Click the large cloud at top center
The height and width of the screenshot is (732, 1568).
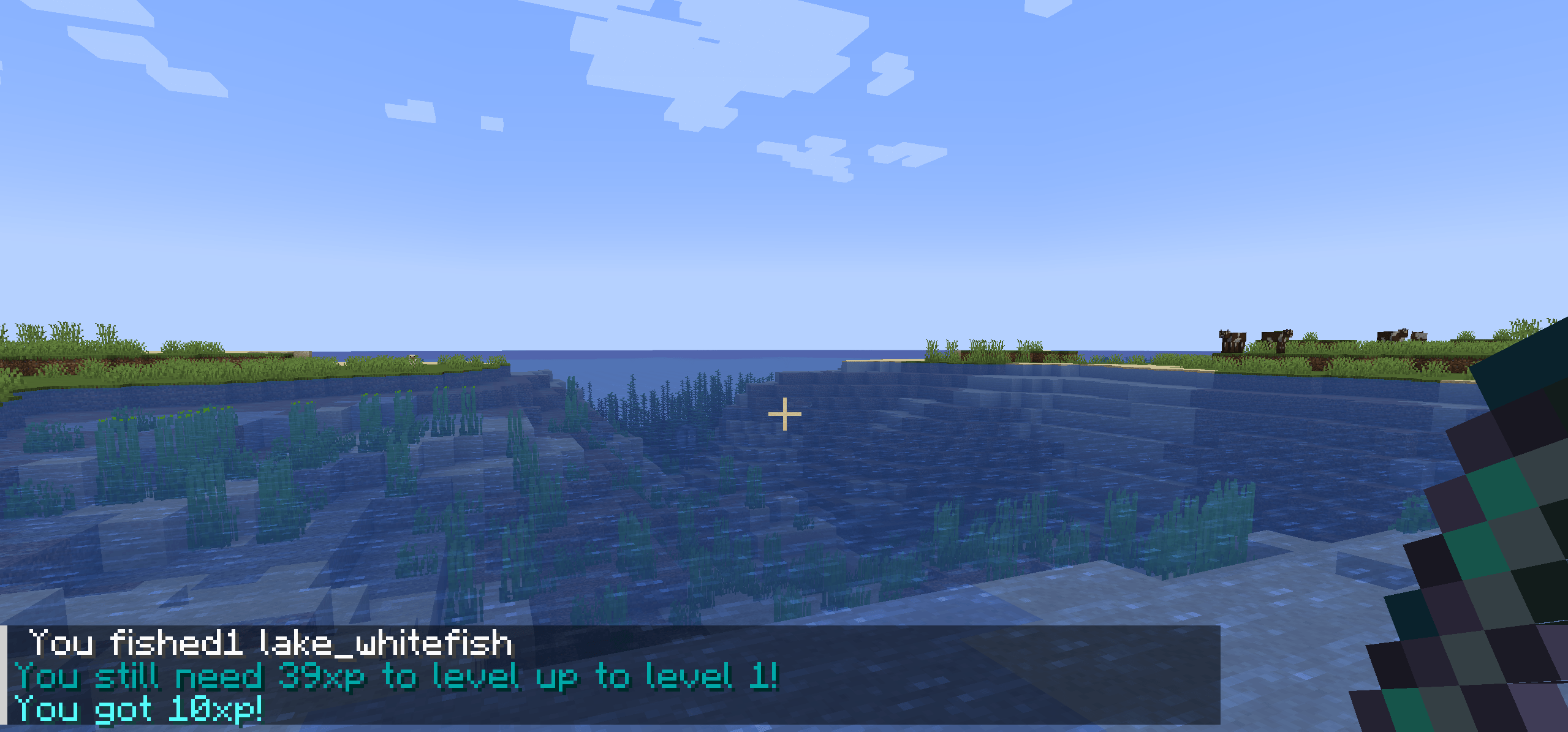point(705,55)
